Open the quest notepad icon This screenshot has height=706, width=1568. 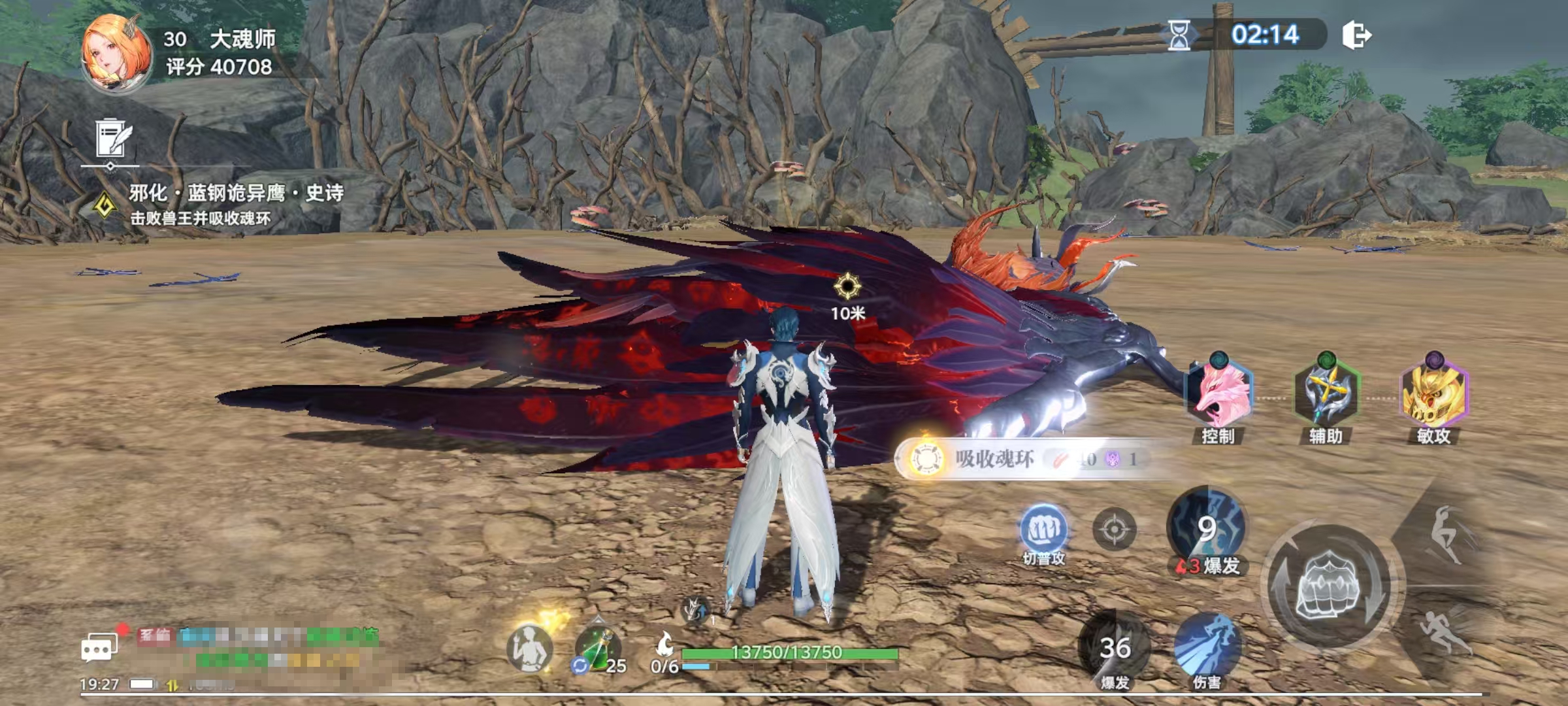[113, 138]
